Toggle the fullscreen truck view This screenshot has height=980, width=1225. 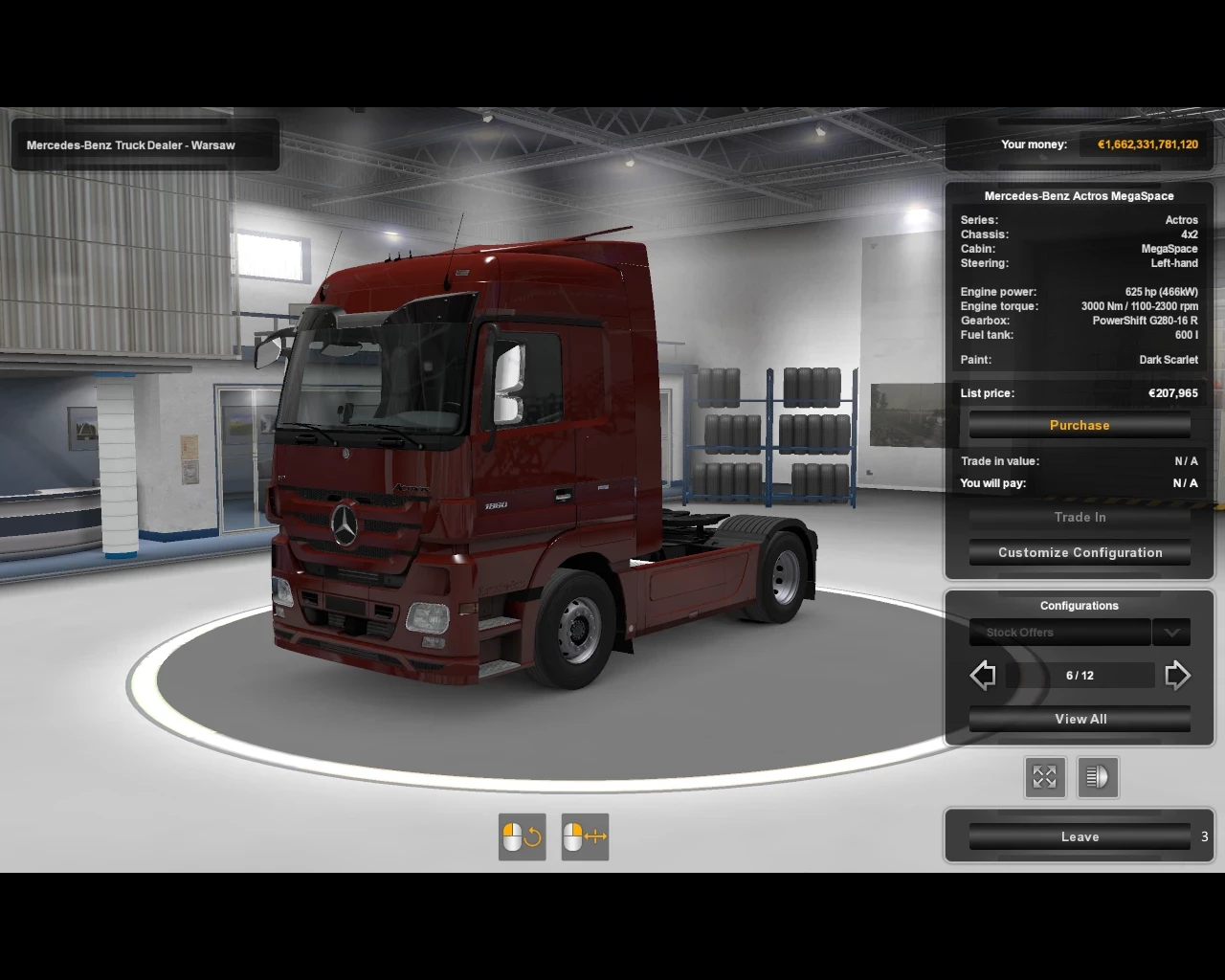(1045, 777)
